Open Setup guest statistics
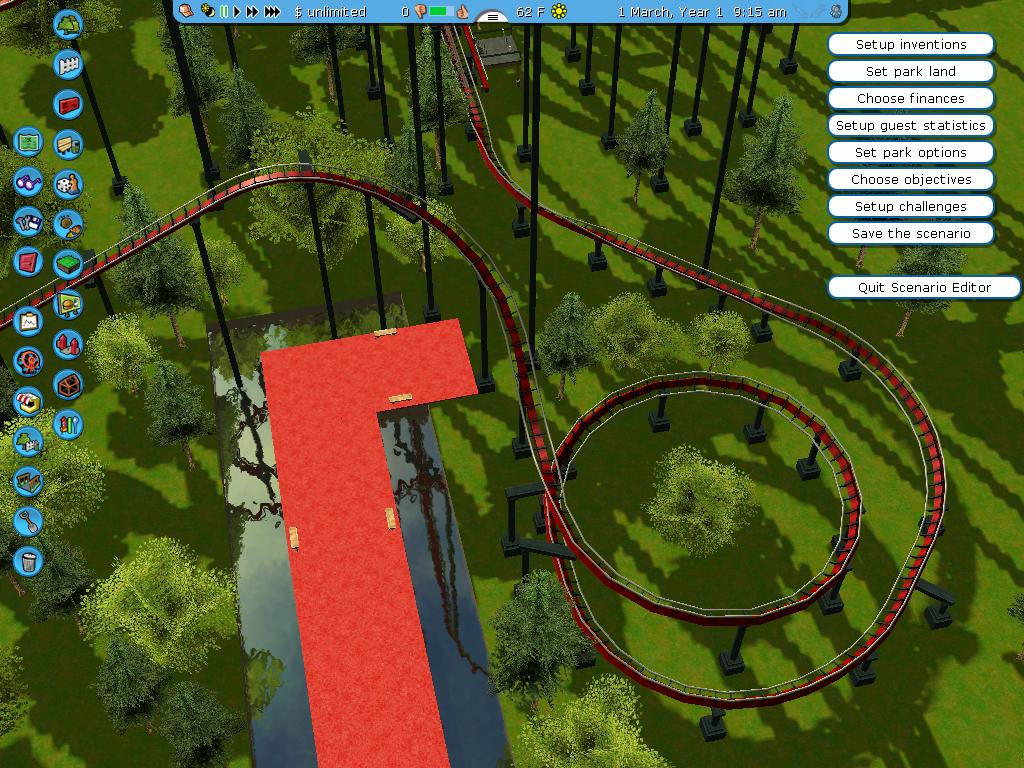Screen dimensions: 1024x768 coord(911,126)
